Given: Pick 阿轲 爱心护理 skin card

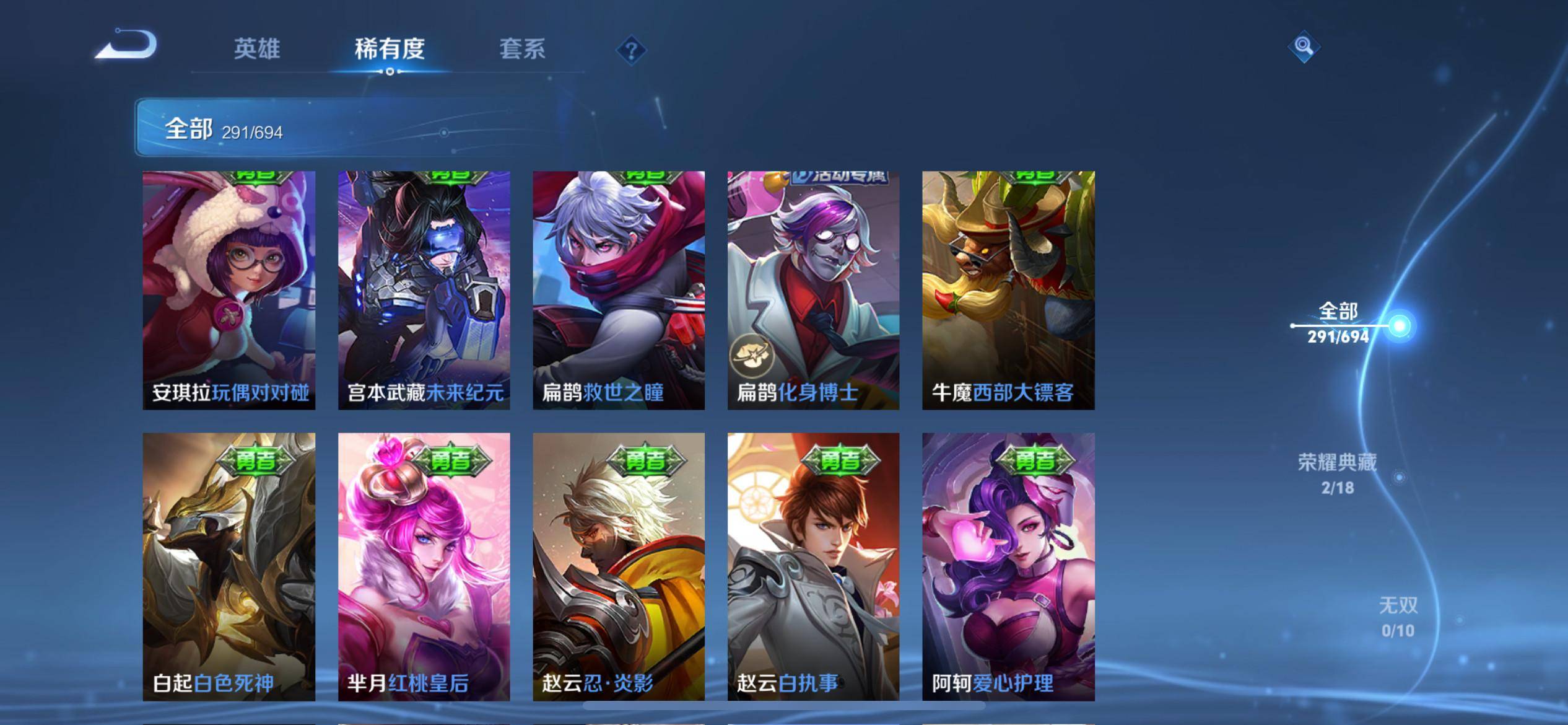Looking at the screenshot, I should pyautogui.click(x=1008, y=566).
